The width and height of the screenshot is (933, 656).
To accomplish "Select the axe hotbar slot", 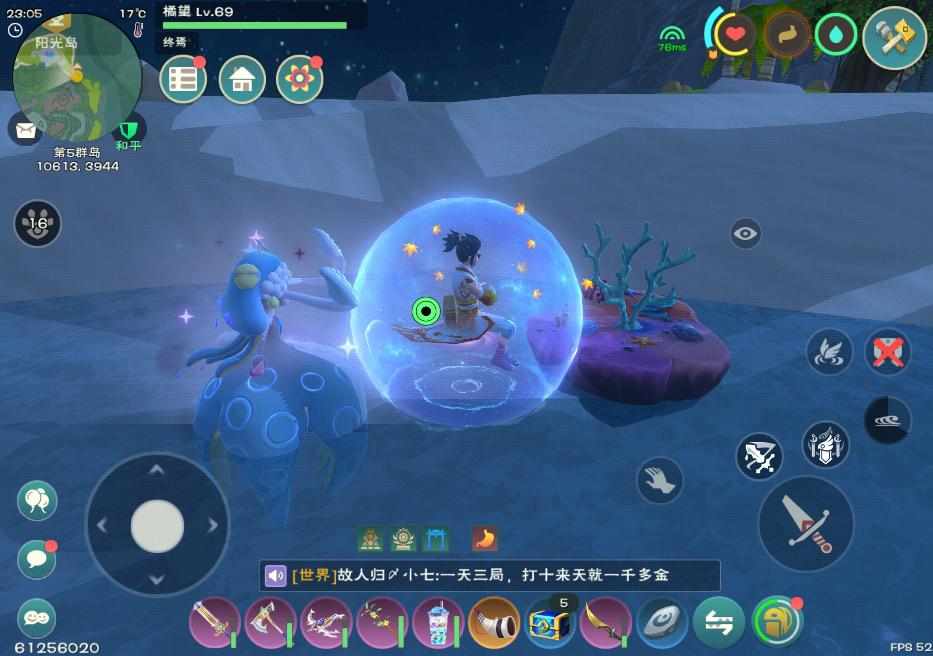I will point(270,622).
